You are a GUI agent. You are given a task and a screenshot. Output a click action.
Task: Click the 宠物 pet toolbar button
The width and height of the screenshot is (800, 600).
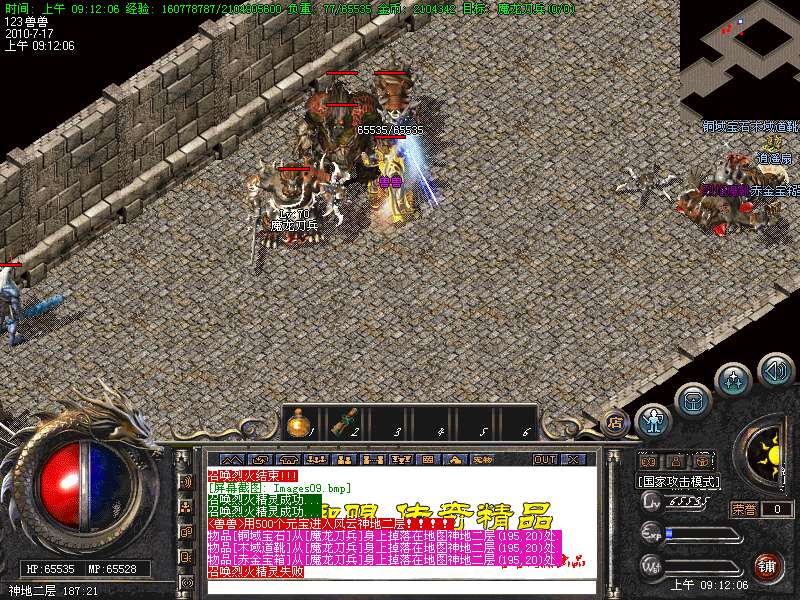tap(483, 459)
